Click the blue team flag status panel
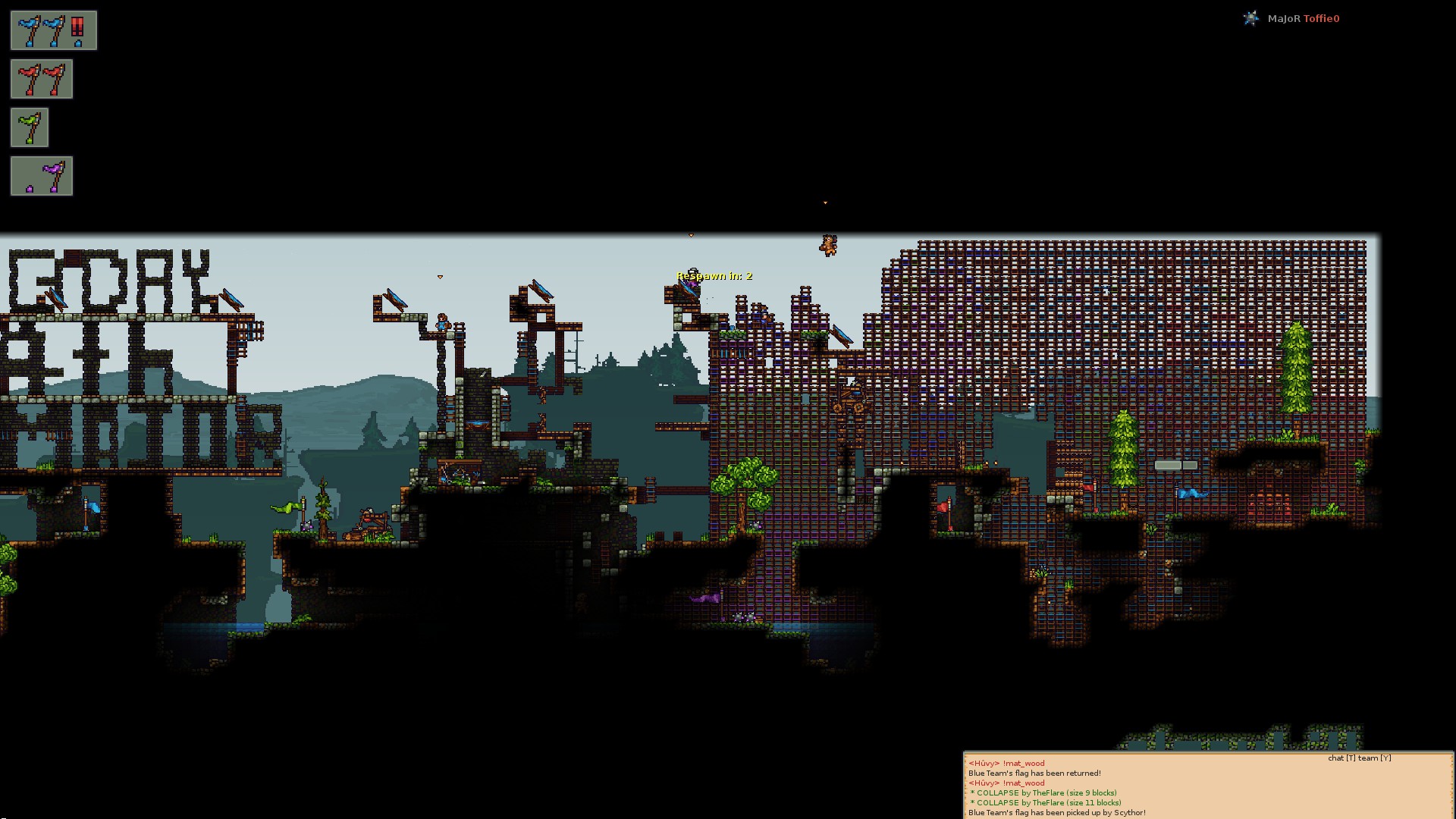Image resolution: width=1456 pixels, height=819 pixels. (x=54, y=30)
